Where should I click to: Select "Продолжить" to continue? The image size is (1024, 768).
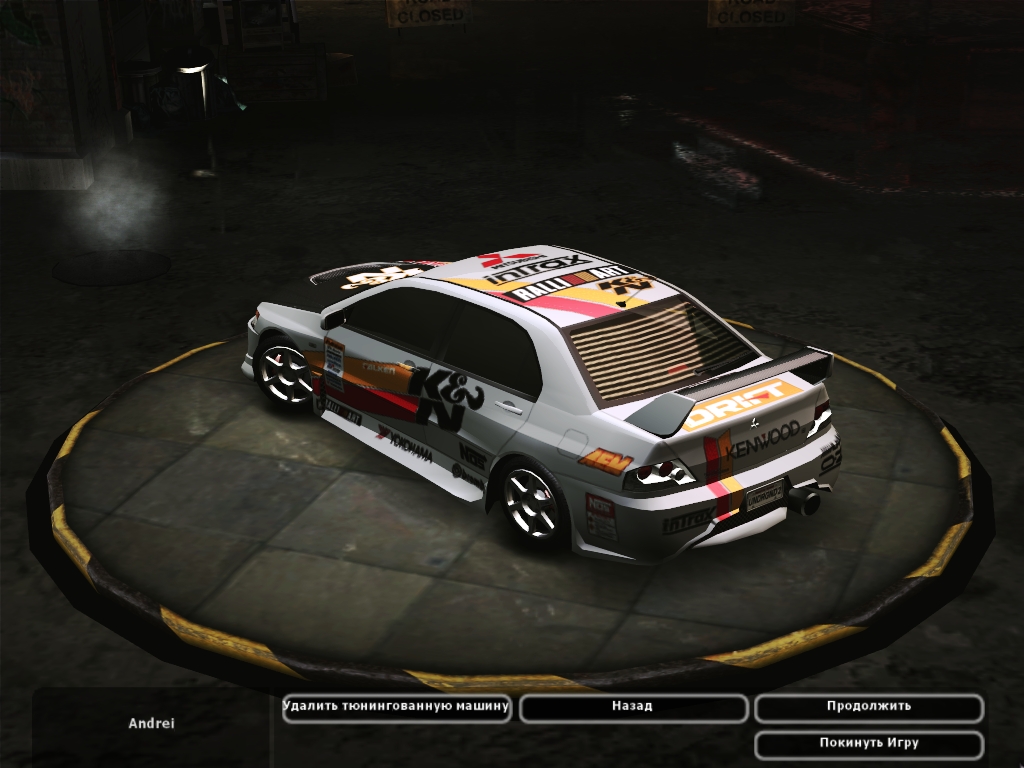tap(868, 707)
